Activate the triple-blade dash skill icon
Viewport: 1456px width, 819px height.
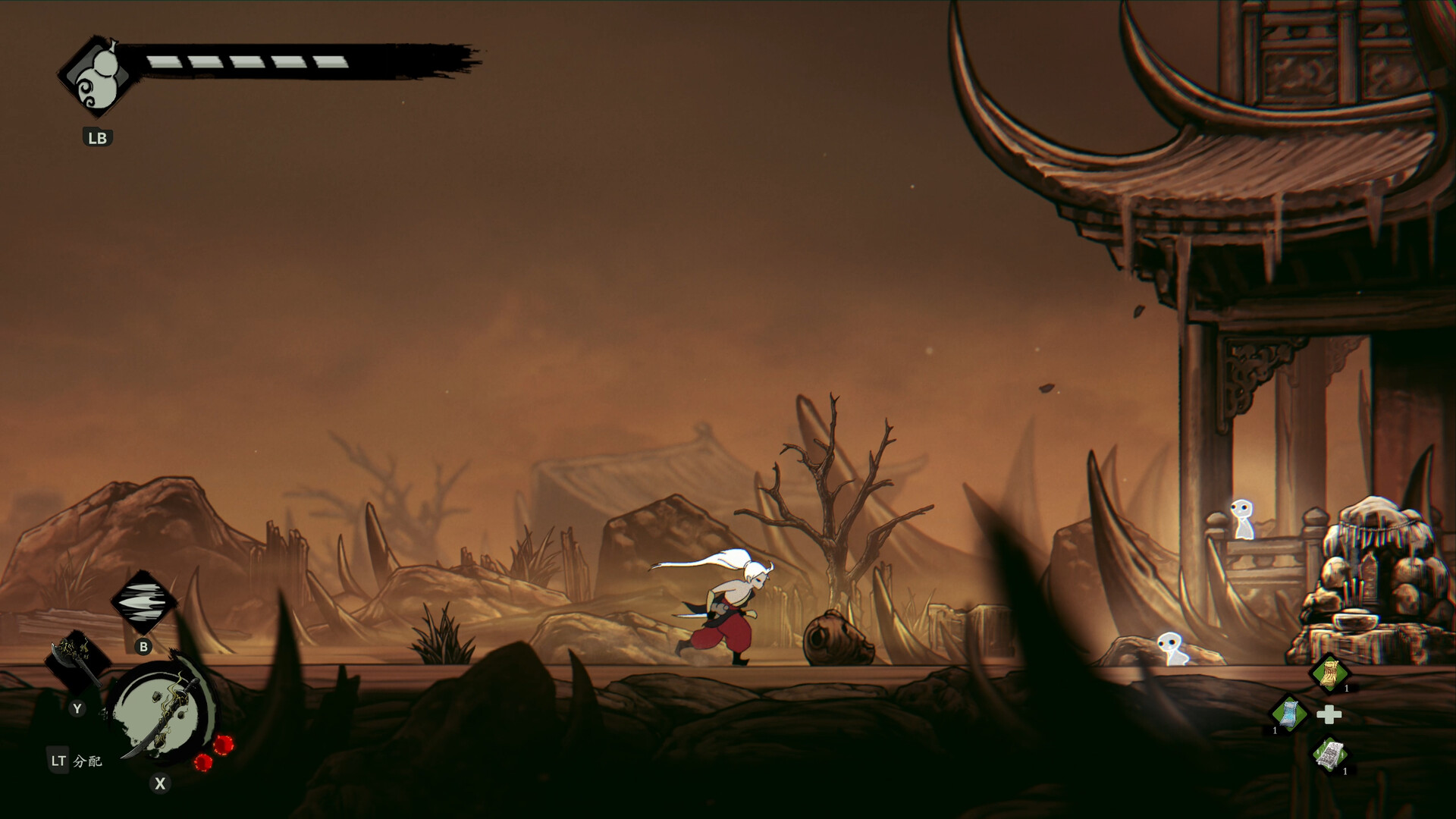pyautogui.click(x=143, y=603)
